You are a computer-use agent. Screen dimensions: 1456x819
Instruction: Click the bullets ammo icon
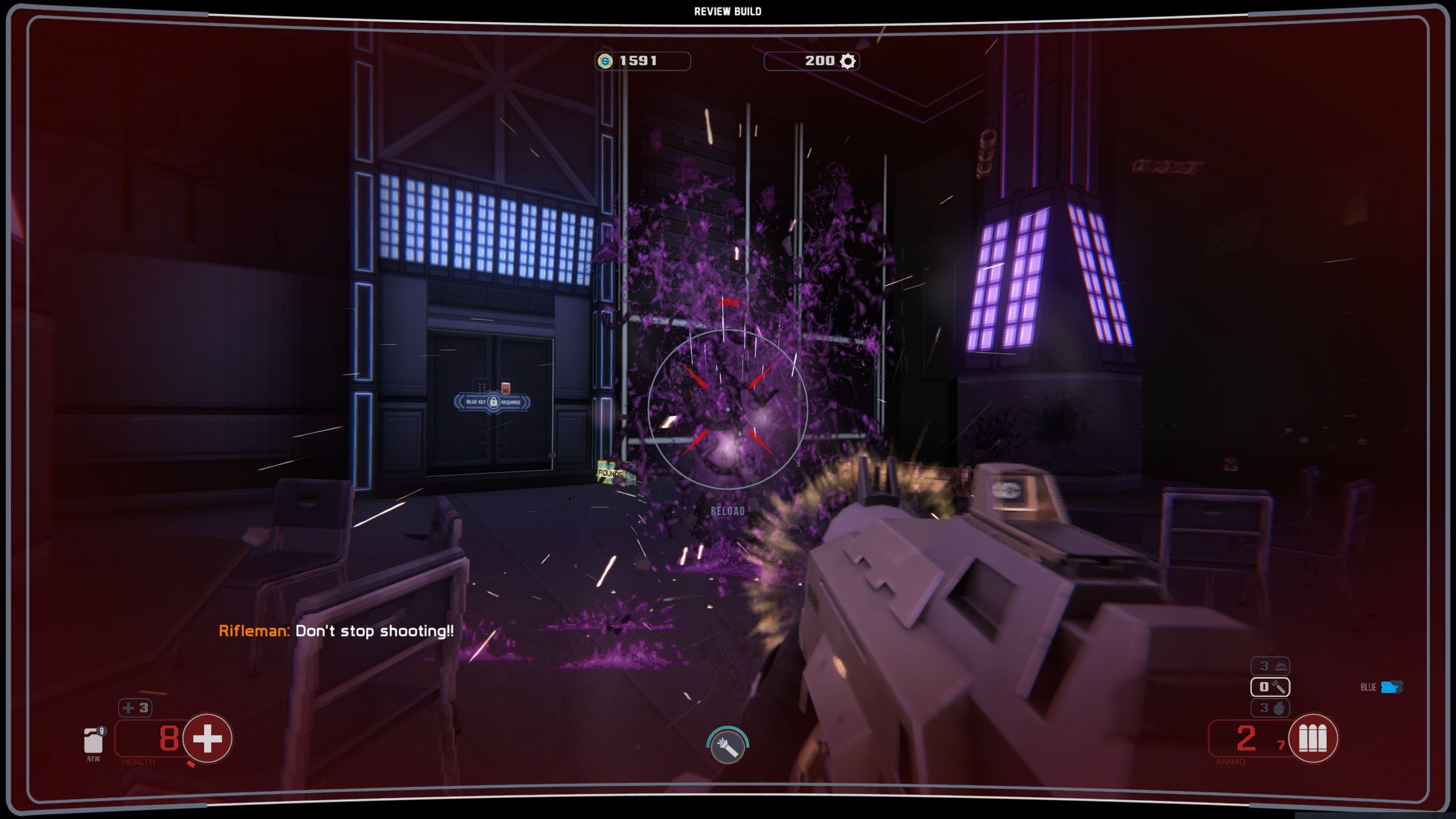pos(1313,738)
